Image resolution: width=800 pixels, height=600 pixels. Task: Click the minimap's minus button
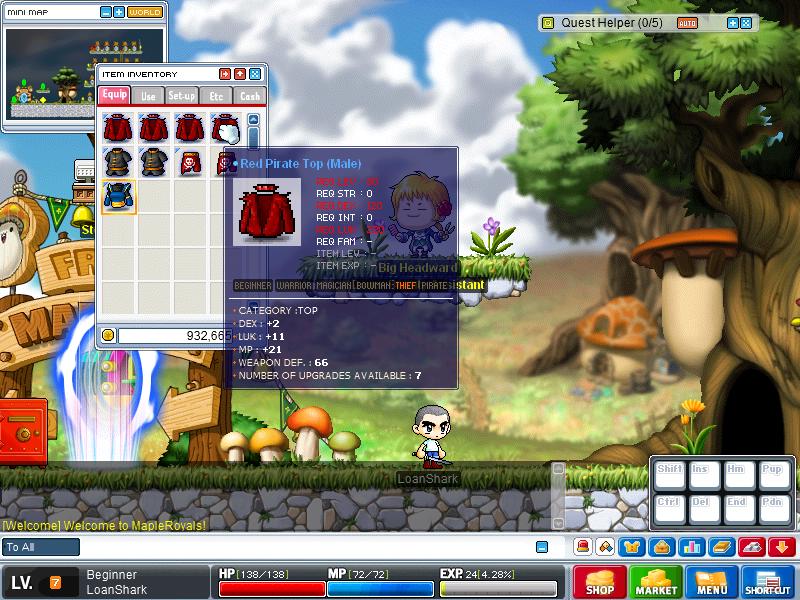tap(107, 12)
